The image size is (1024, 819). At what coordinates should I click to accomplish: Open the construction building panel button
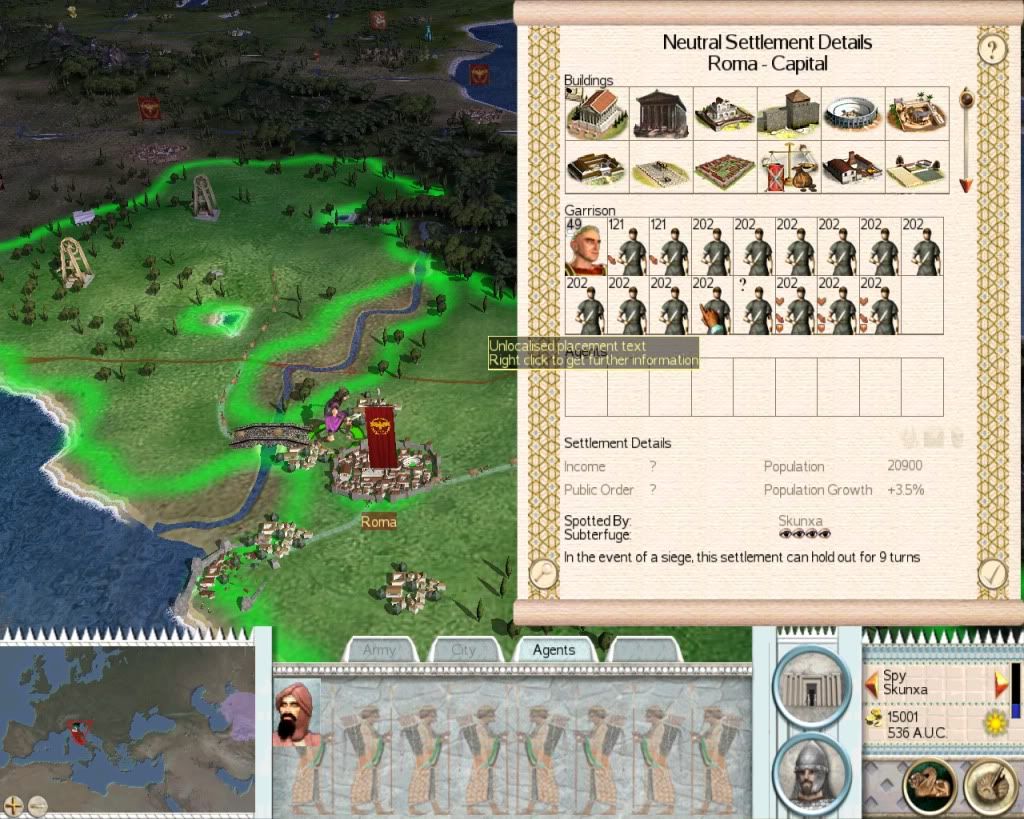coord(811,685)
